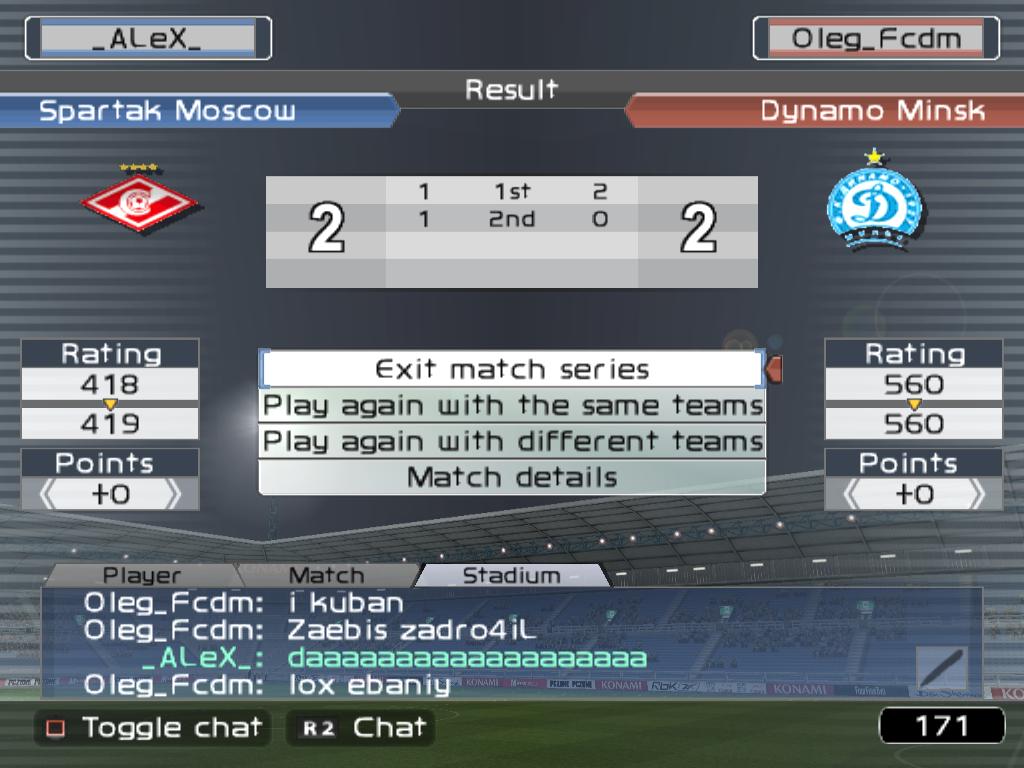
Task: Click the Oleg_Fcdm player name plate
Action: coord(876,39)
